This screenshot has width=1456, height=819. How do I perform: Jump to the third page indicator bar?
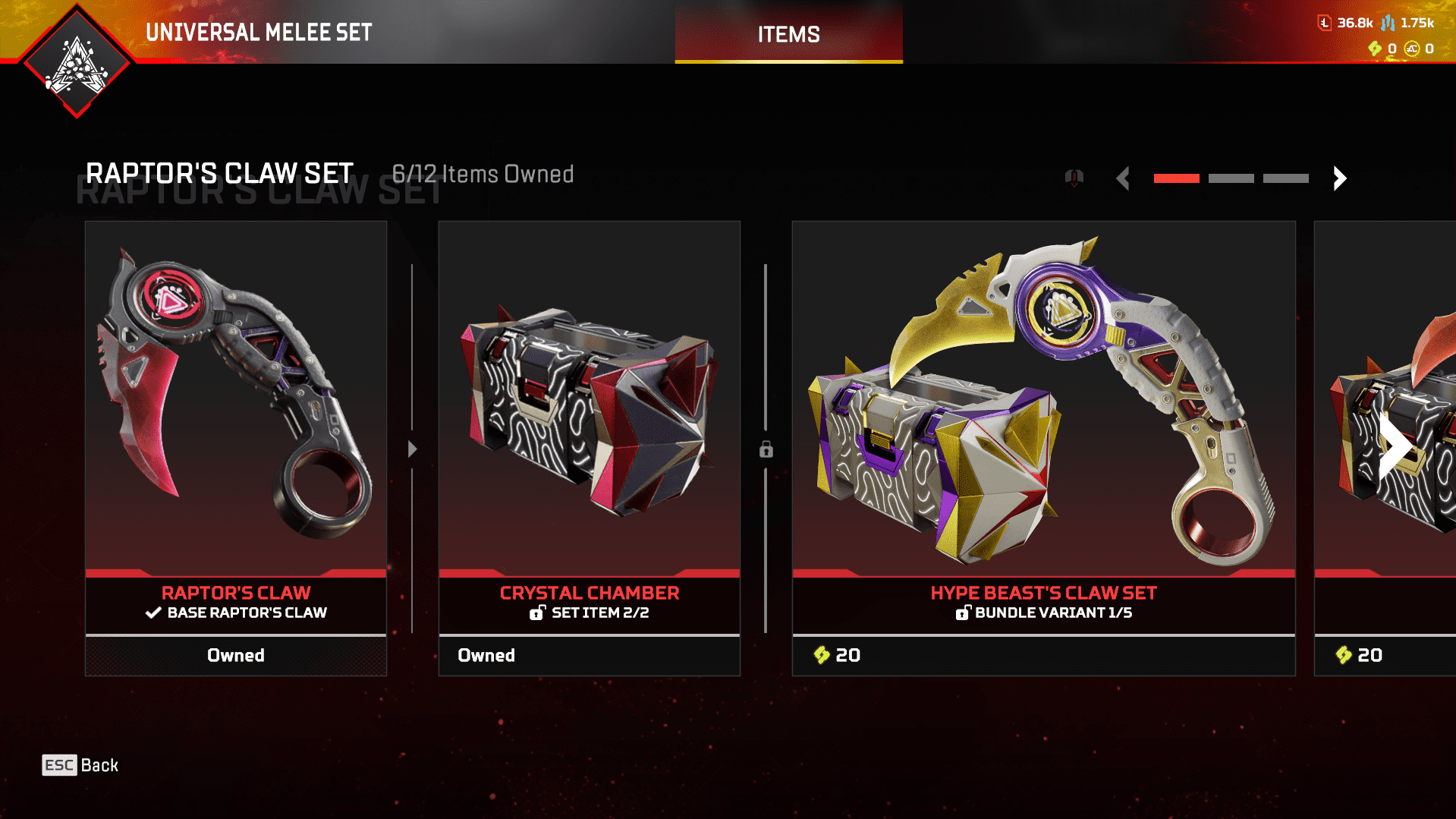click(1285, 178)
